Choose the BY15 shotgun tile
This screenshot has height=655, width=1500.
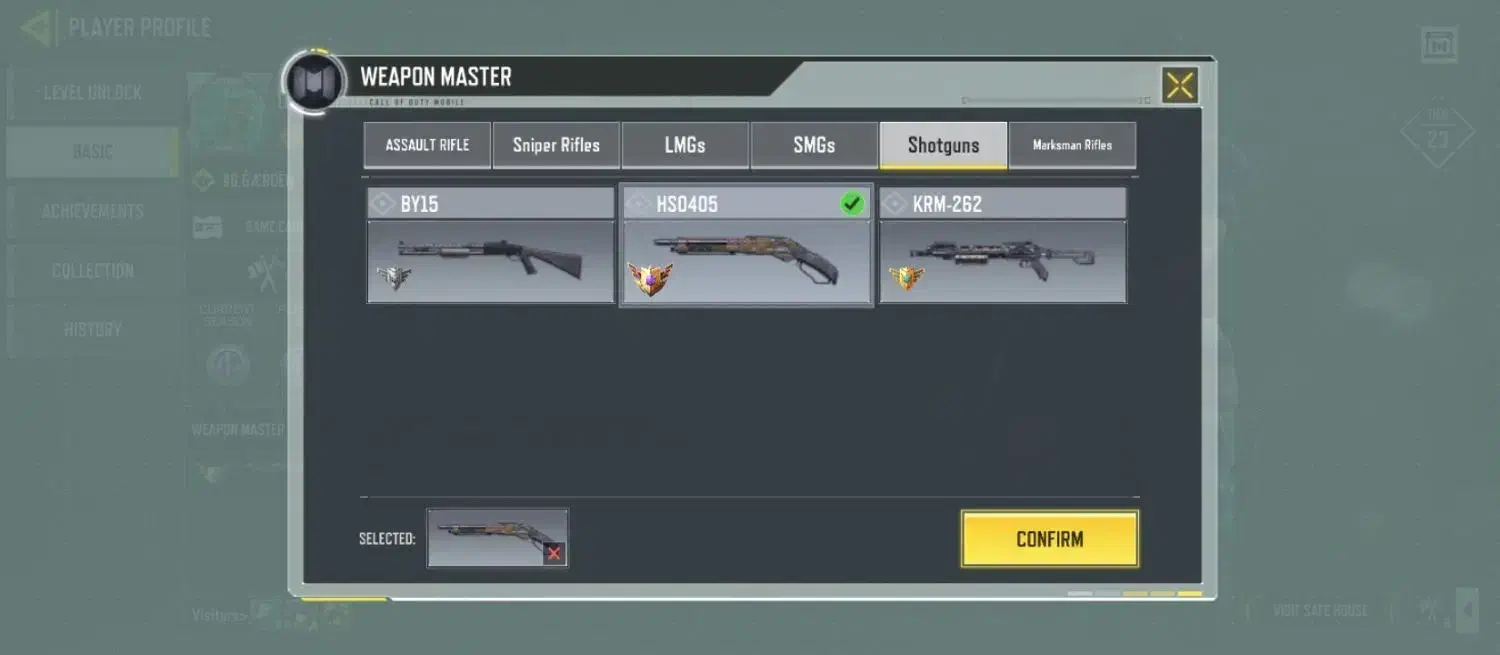click(x=490, y=246)
